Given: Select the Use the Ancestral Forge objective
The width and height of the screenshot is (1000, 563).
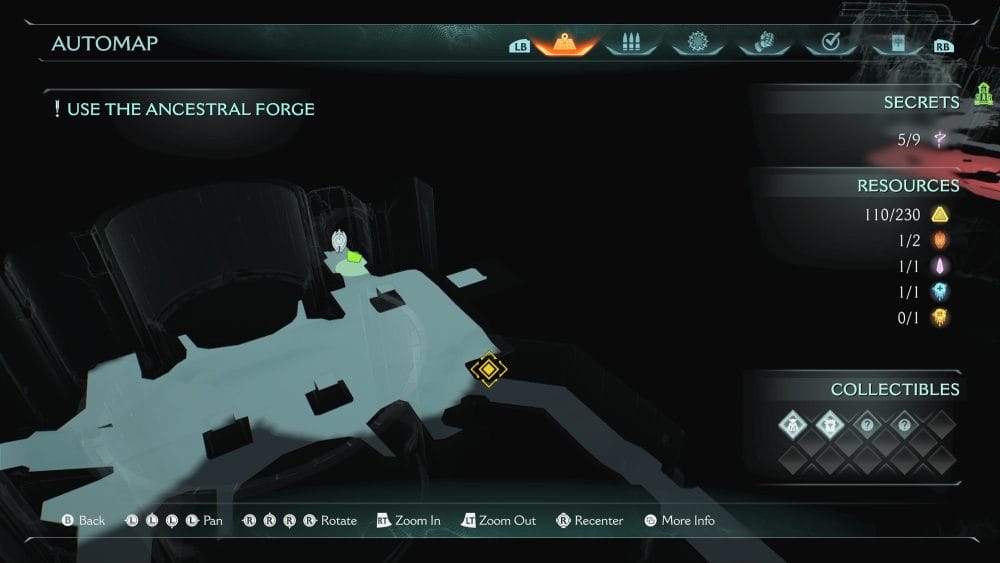Looking at the screenshot, I should pos(190,109).
